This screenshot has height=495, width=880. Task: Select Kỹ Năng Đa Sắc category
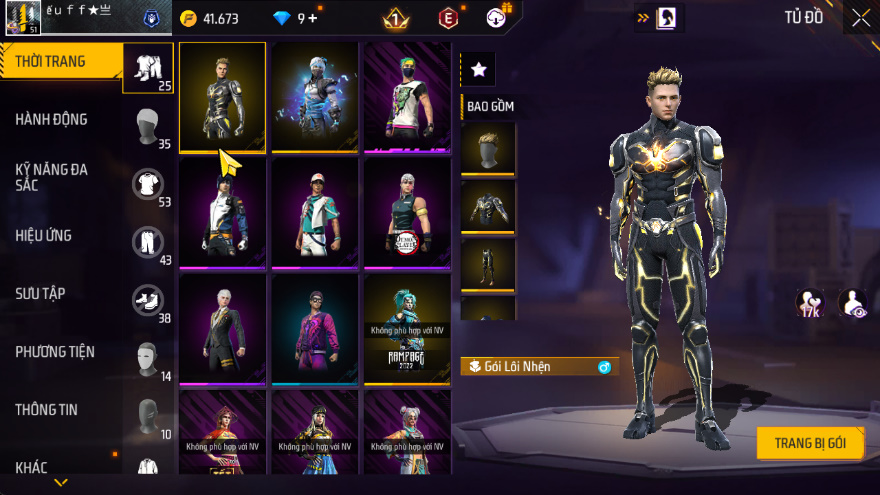[x=52, y=178]
